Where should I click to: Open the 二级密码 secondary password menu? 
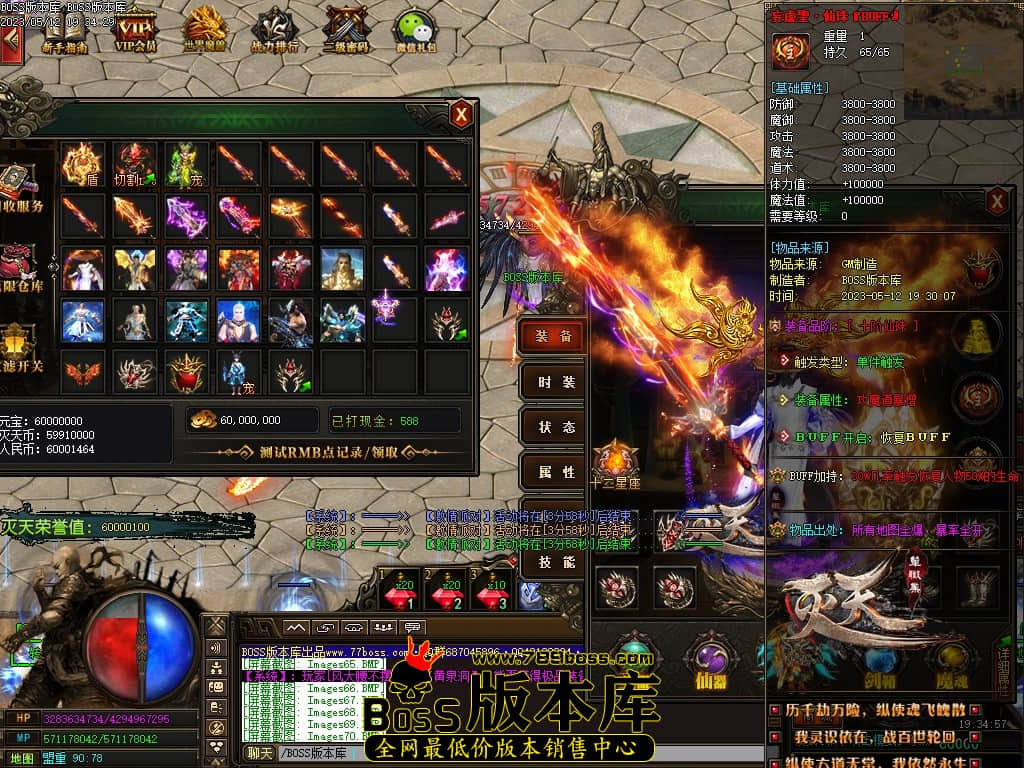[346, 30]
